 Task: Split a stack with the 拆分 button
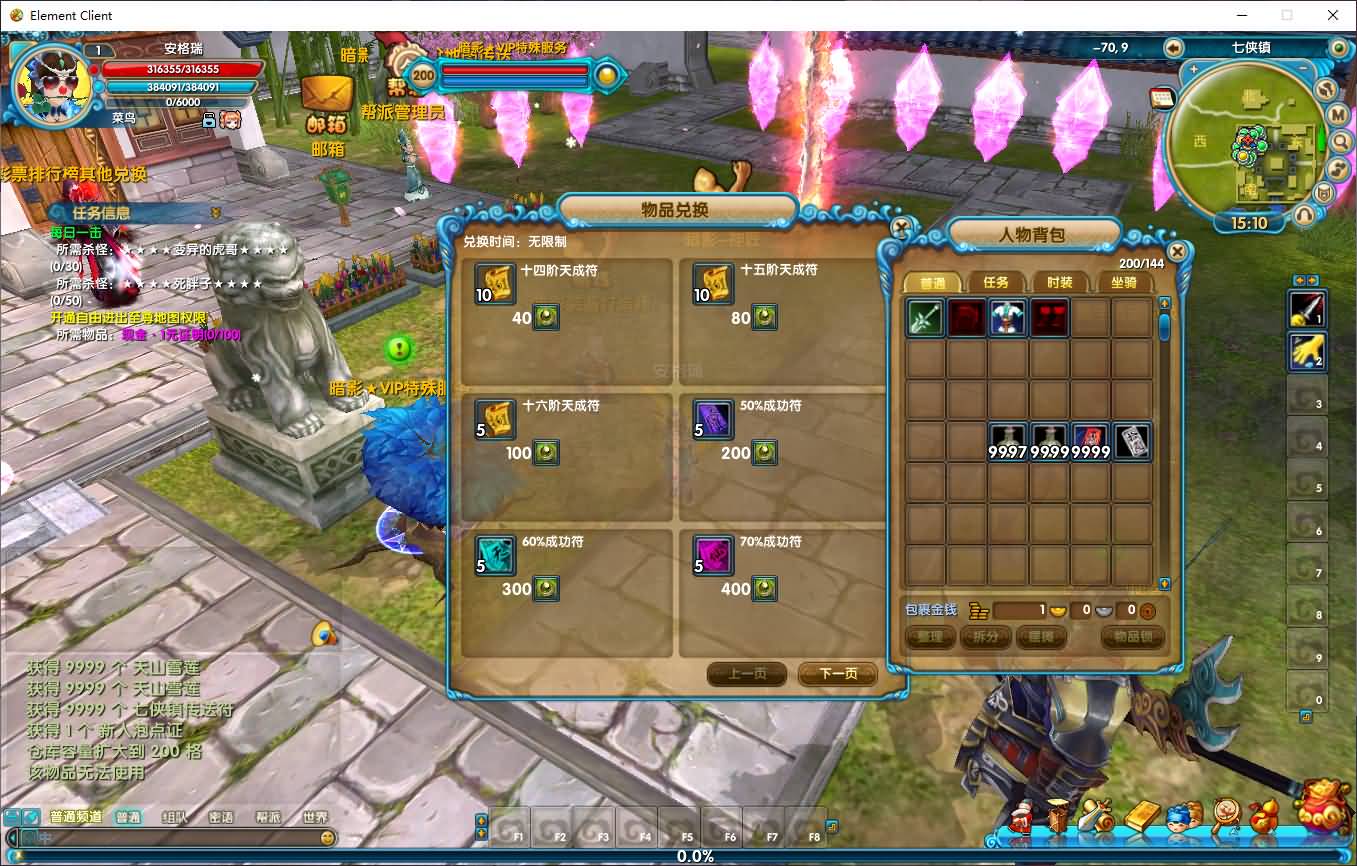(985, 637)
